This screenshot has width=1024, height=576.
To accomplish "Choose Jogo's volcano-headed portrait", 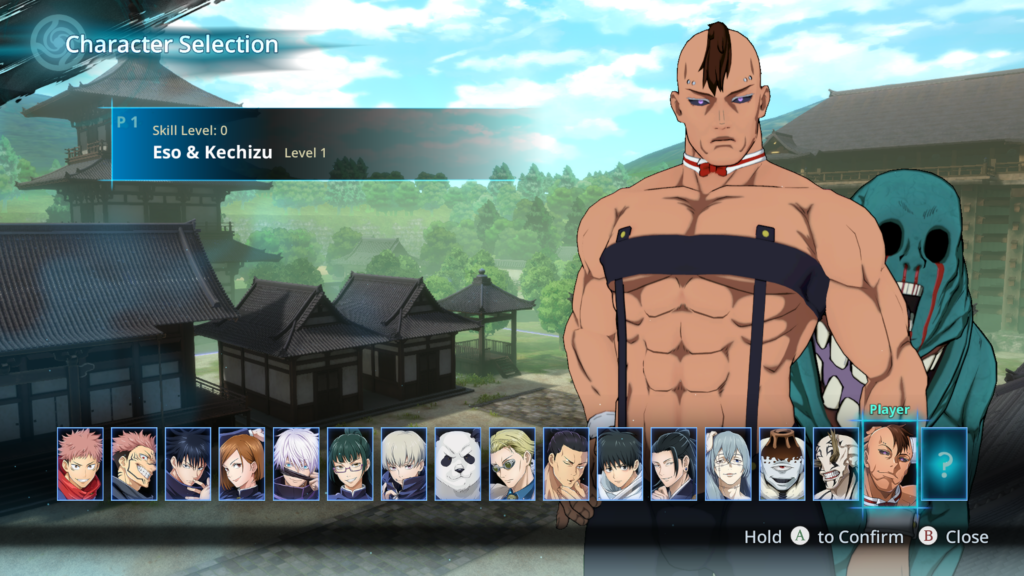I will 783,464.
